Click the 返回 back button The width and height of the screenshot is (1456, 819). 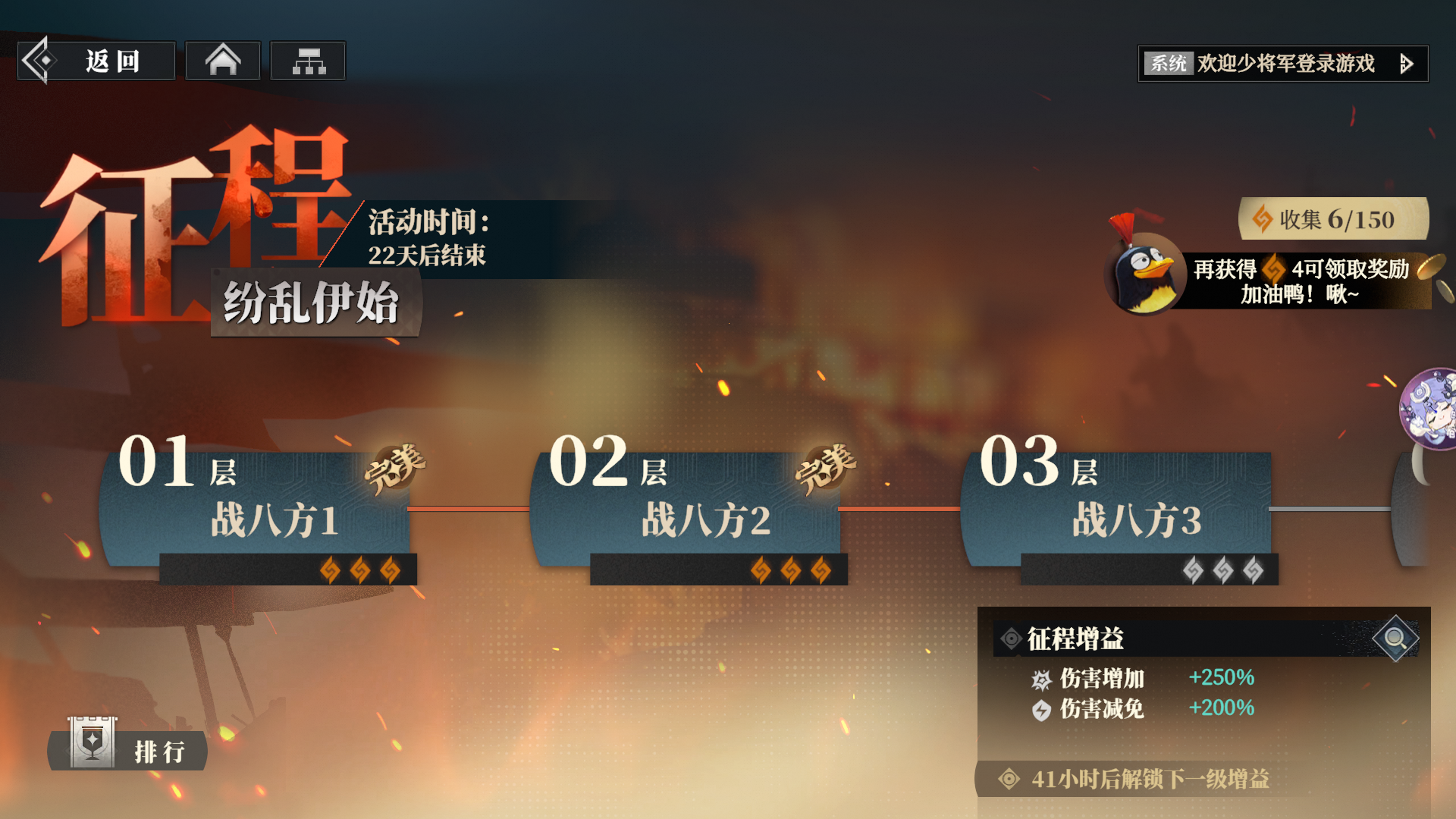[x=96, y=60]
